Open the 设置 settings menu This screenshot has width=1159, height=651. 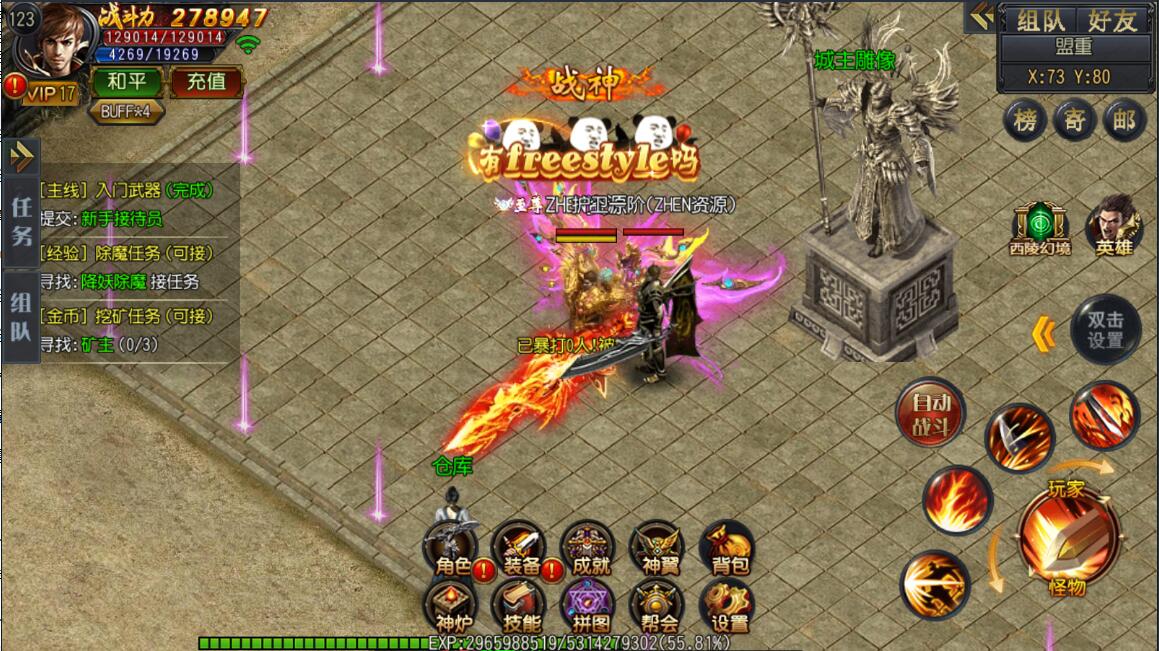729,606
